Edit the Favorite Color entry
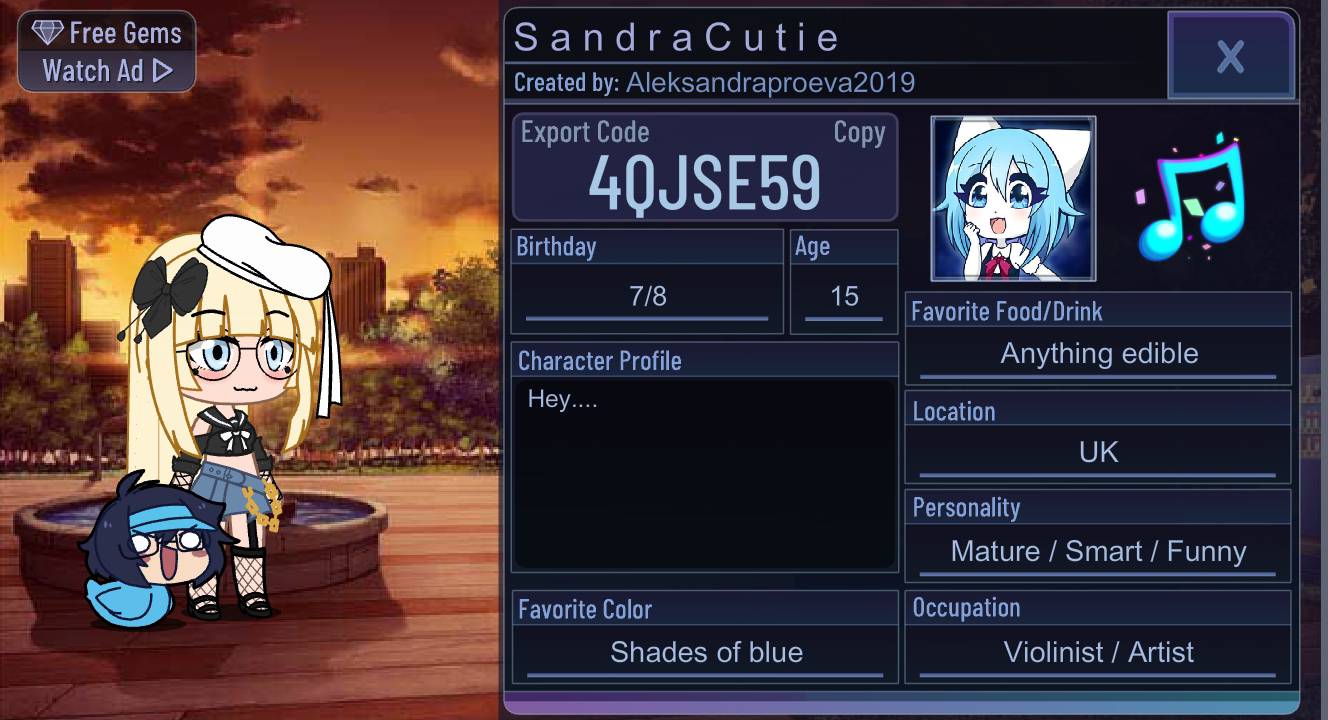The image size is (1328, 720). pyautogui.click(x=705, y=652)
